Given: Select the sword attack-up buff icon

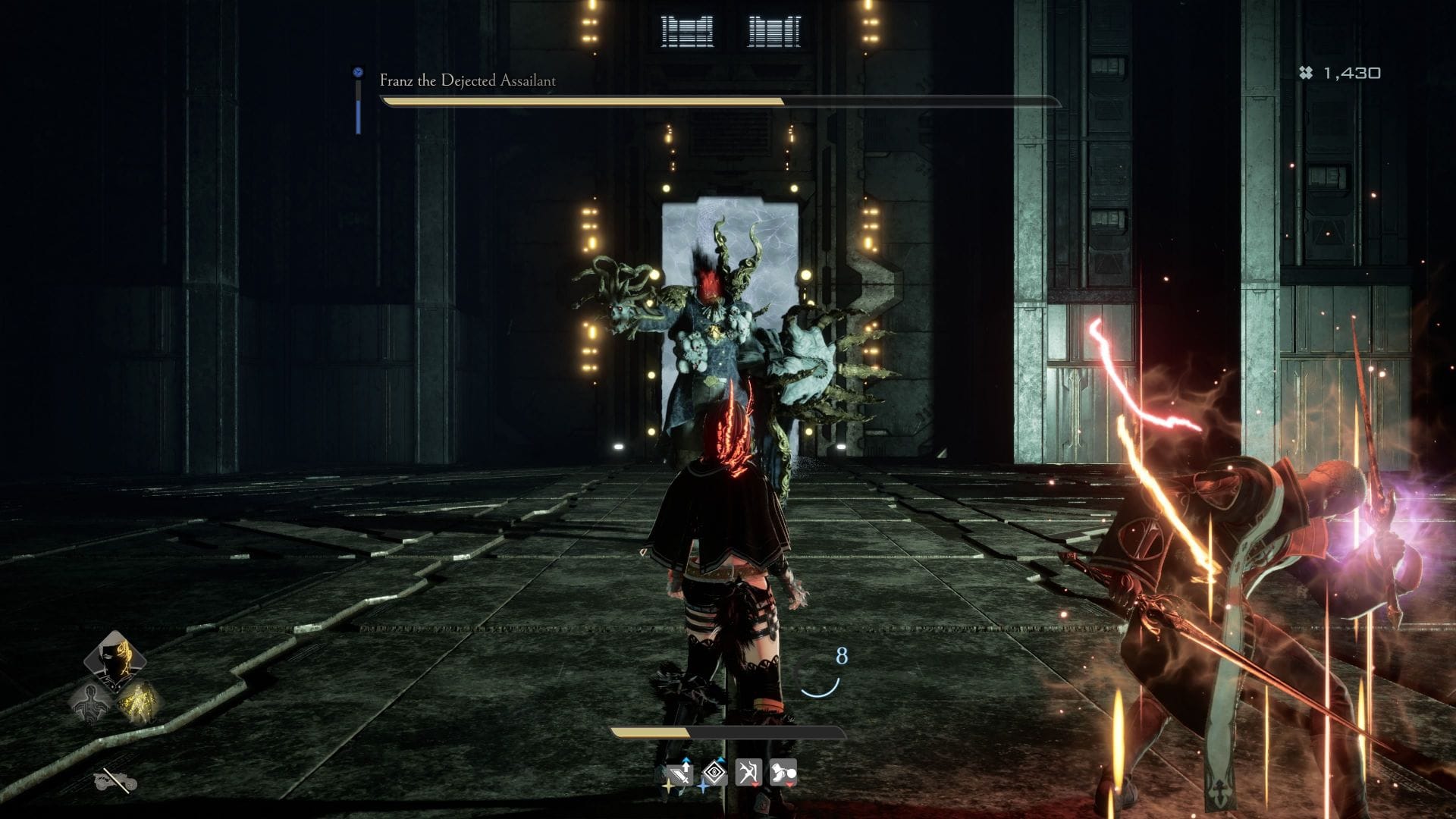Looking at the screenshot, I should 679,773.
